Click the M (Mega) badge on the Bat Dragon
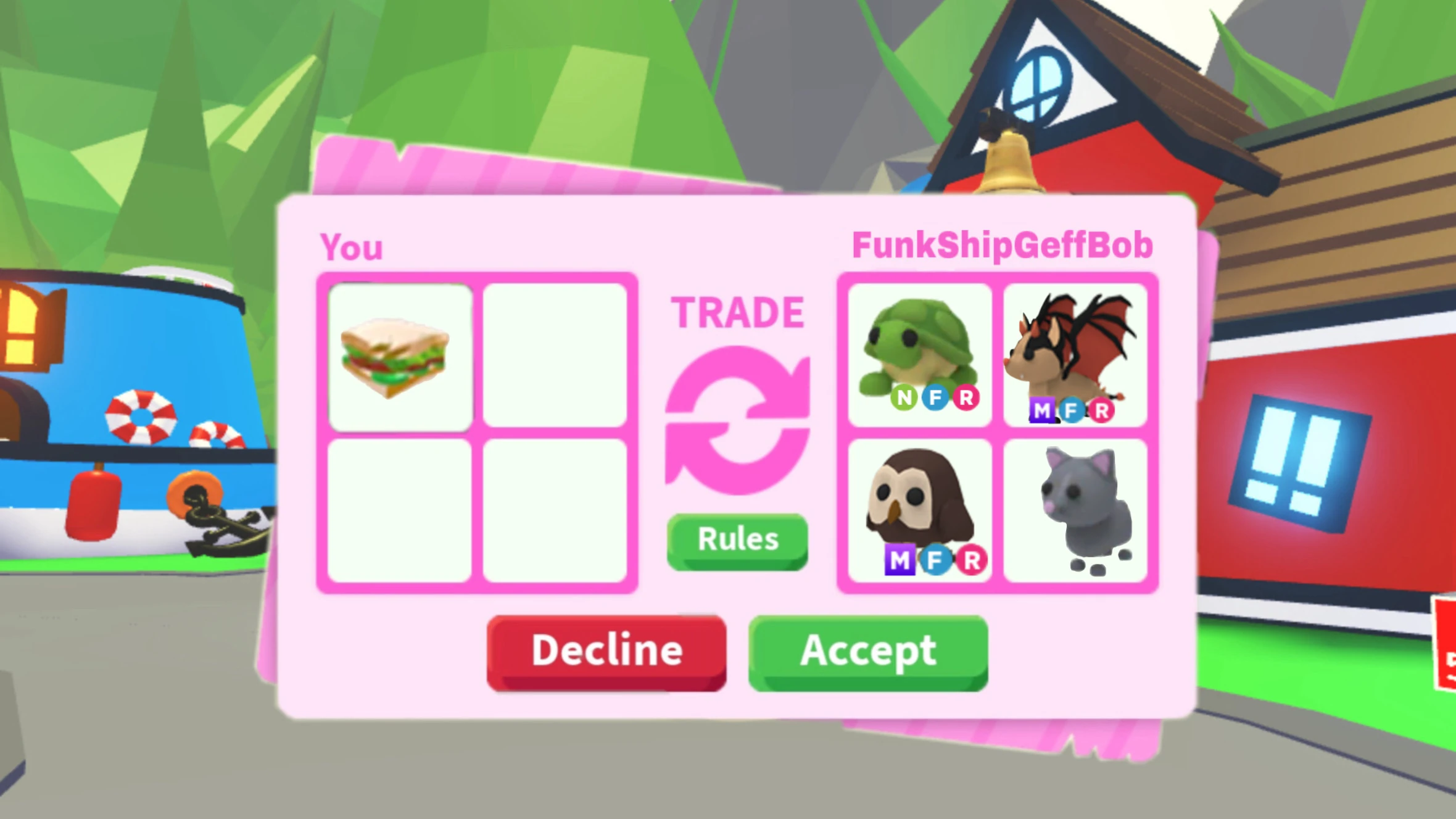This screenshot has width=1456, height=819. 1043,409
